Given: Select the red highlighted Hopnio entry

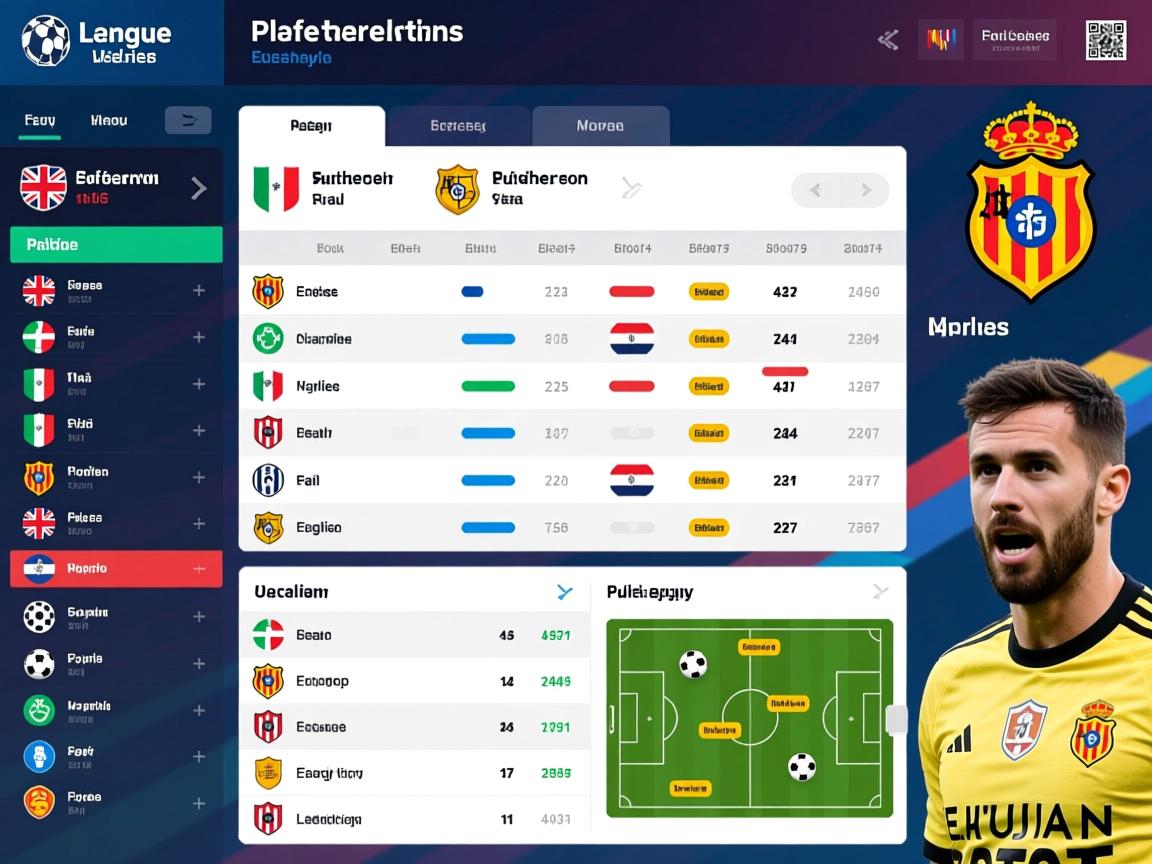Looking at the screenshot, I should (115, 568).
